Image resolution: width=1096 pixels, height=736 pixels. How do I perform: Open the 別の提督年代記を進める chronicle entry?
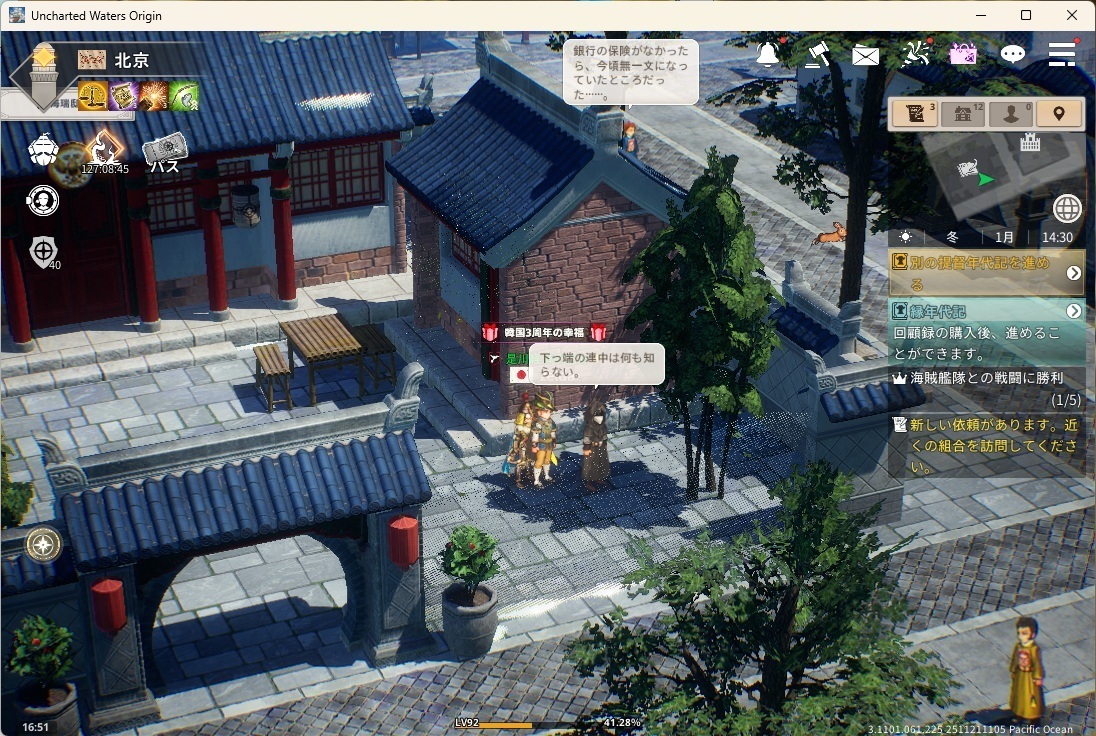[986, 272]
